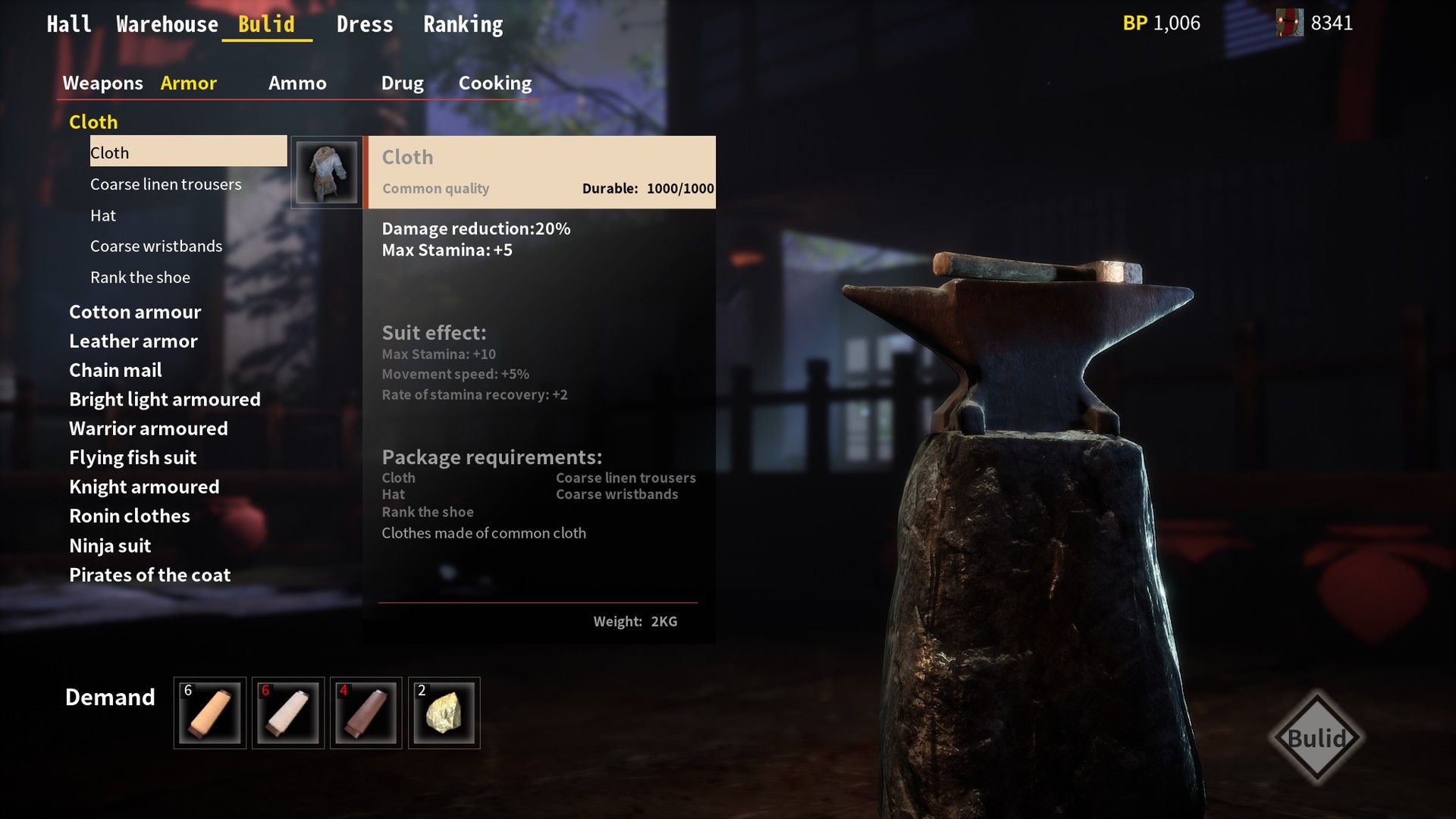This screenshot has width=1456, height=819.
Task: Select the Weapons category
Action: (102, 83)
